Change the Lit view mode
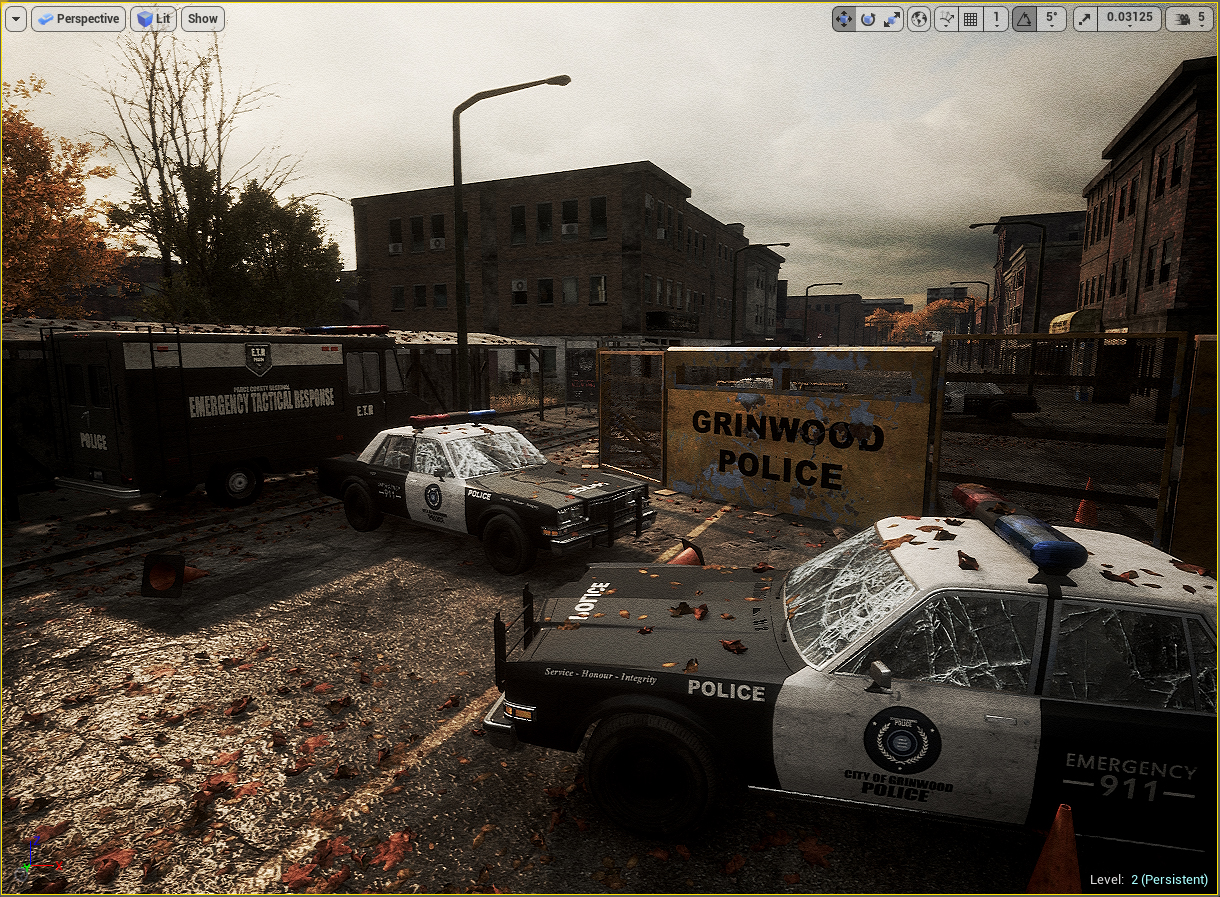1220x897 pixels. pos(153,19)
